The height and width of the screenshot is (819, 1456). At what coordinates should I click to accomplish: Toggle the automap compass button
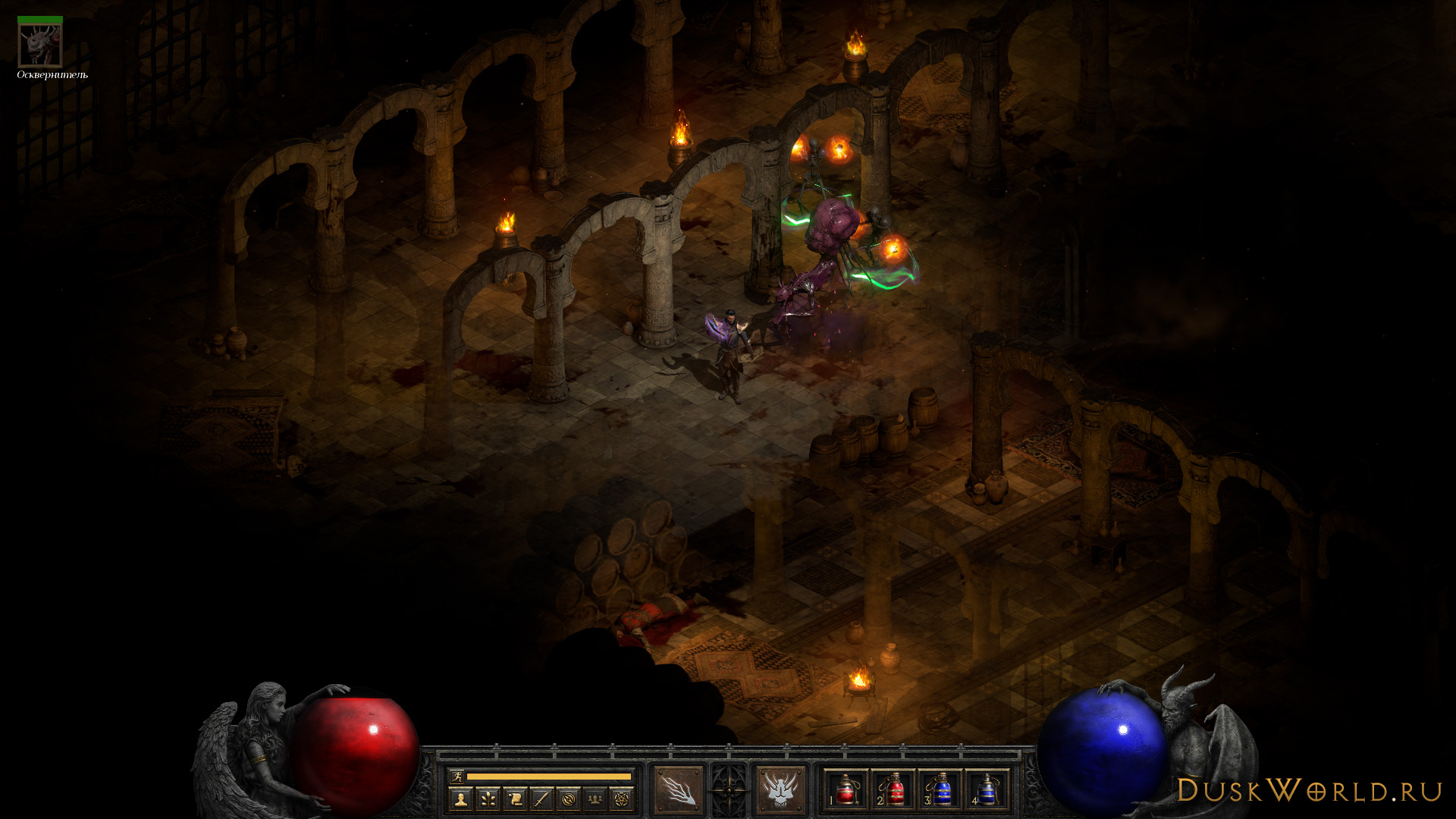tap(569, 799)
